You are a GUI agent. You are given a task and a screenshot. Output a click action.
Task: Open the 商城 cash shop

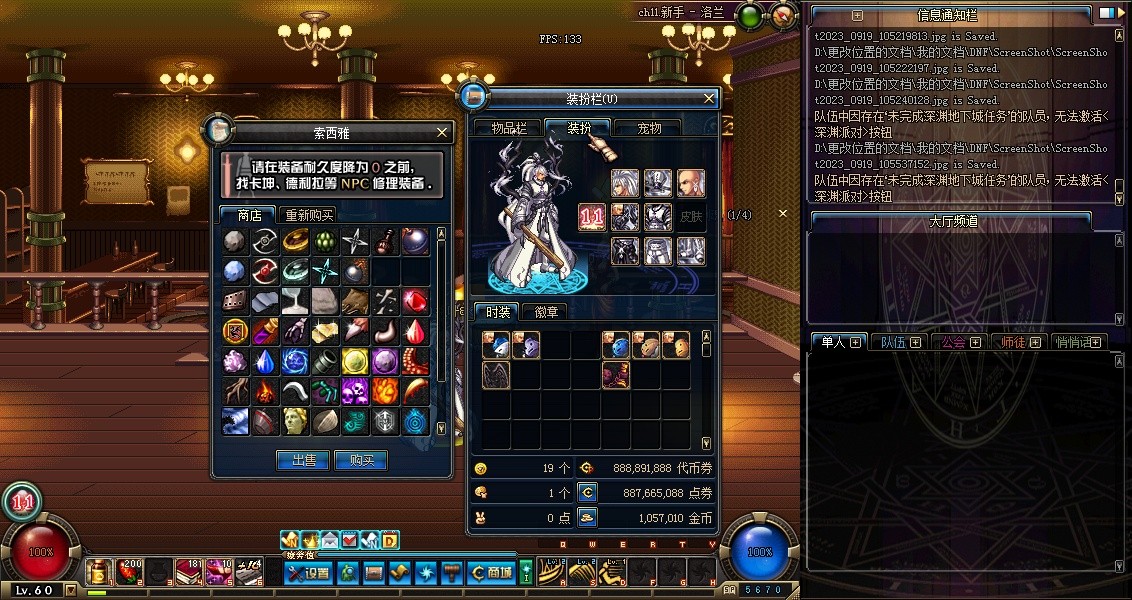point(491,573)
